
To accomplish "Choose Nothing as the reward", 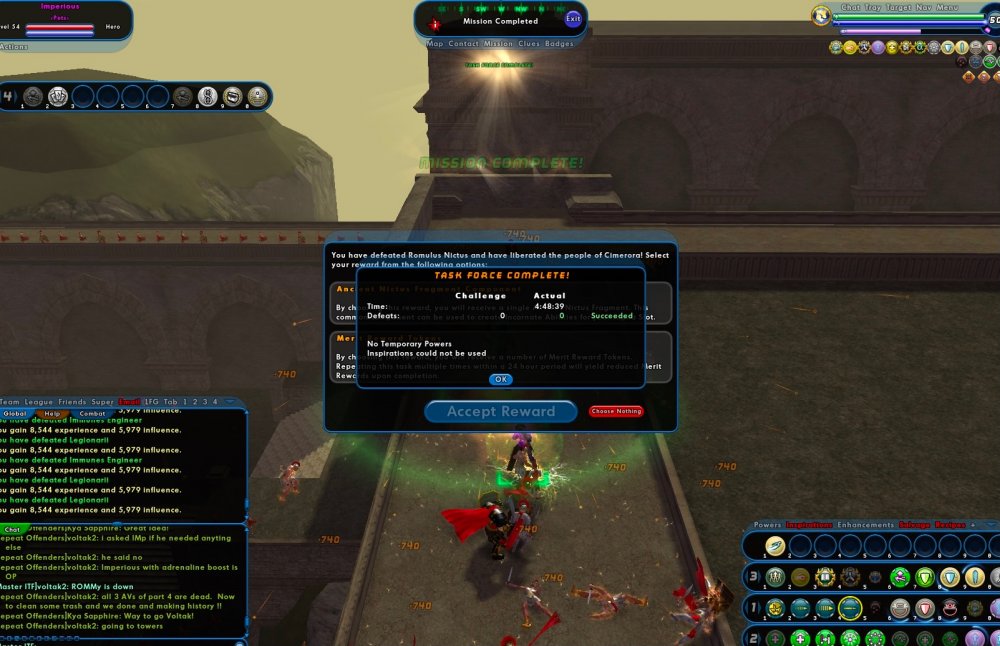I will (x=616, y=411).
